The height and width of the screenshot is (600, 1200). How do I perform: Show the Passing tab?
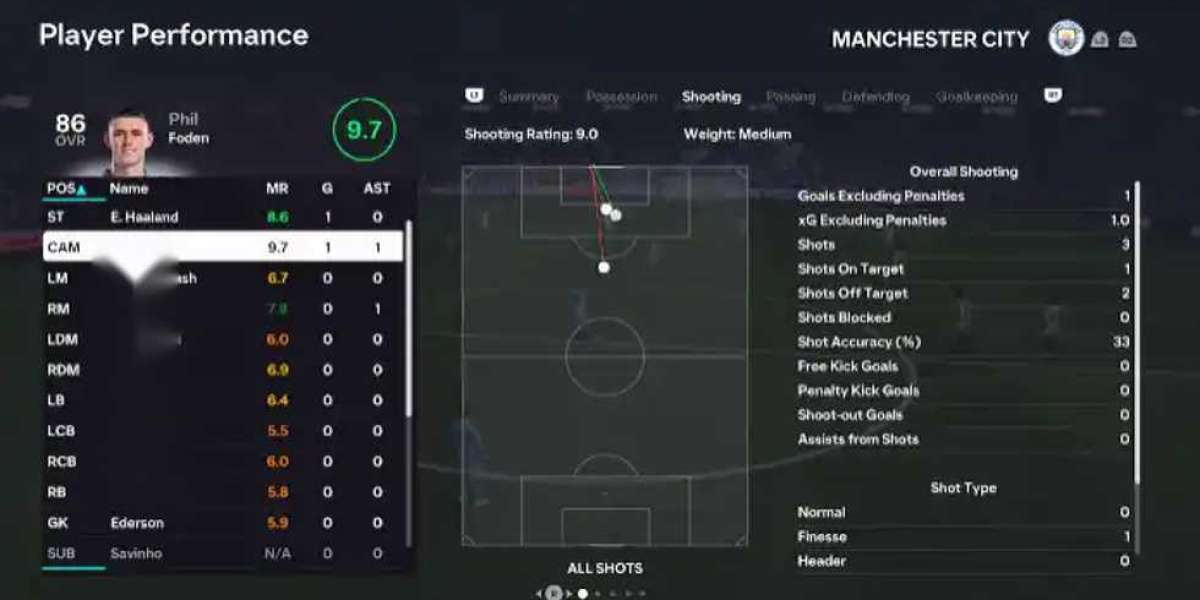pyautogui.click(x=790, y=97)
